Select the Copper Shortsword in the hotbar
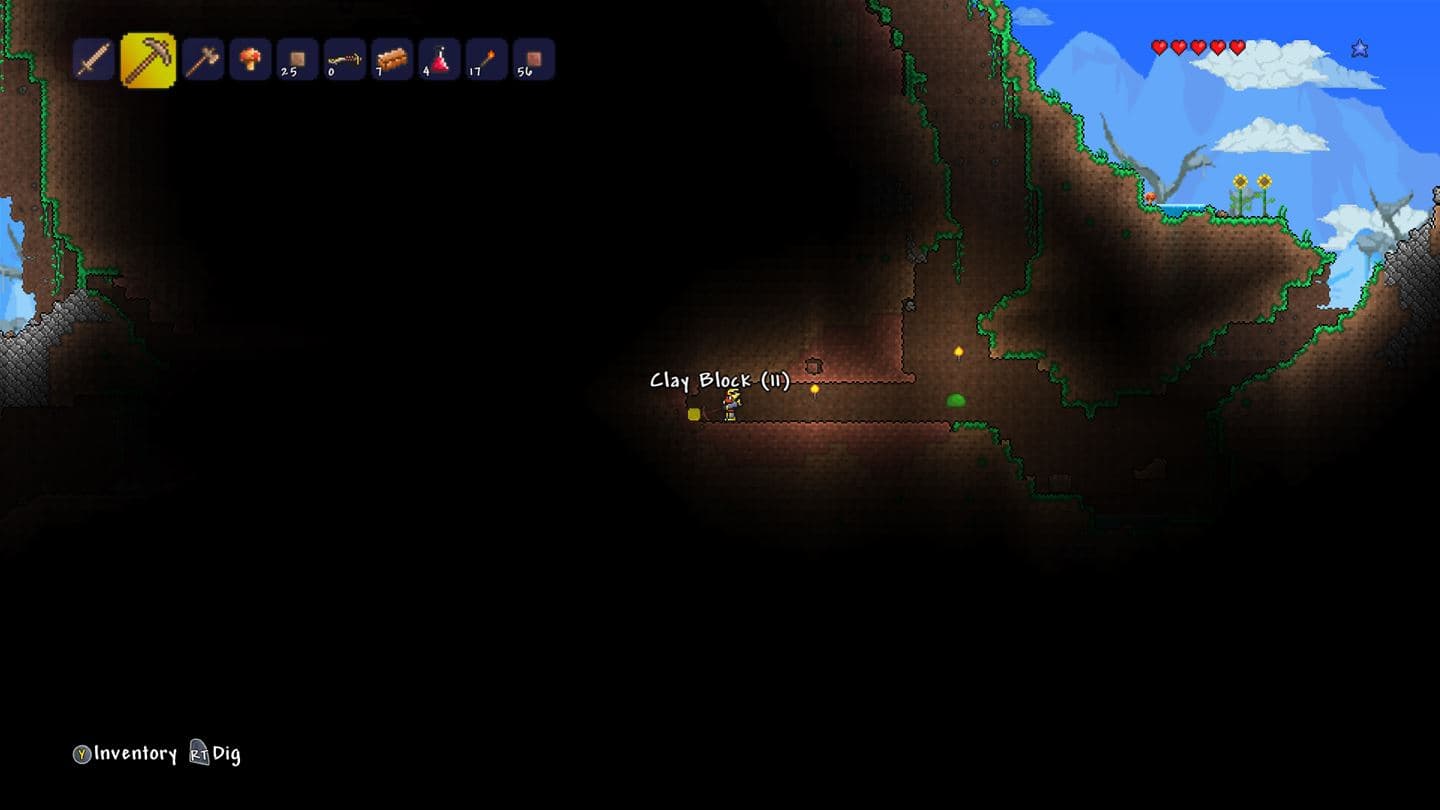The width and height of the screenshot is (1440, 810). pos(94,60)
